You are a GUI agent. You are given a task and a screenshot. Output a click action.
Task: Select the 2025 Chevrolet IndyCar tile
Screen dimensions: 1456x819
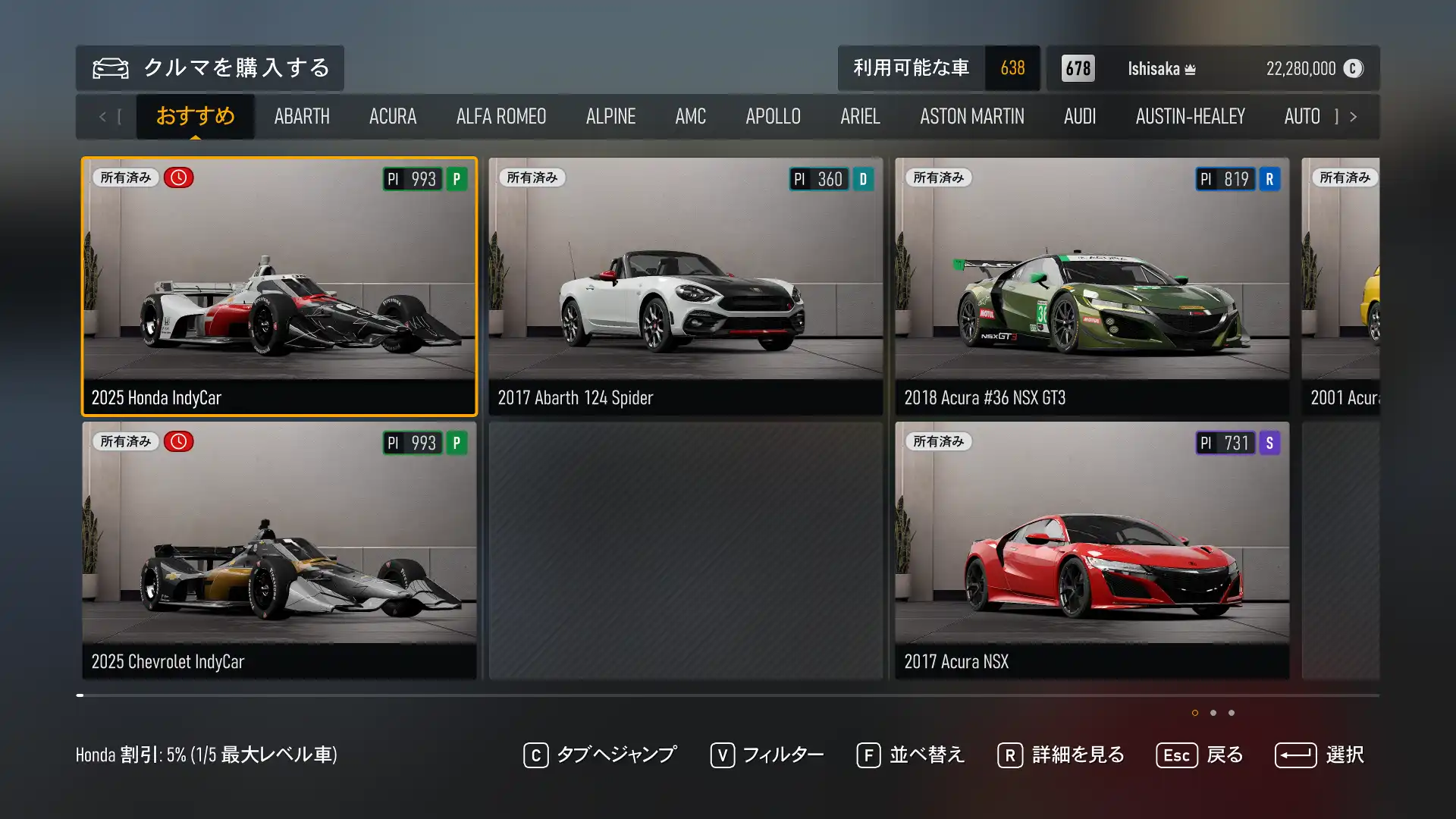pos(279,551)
